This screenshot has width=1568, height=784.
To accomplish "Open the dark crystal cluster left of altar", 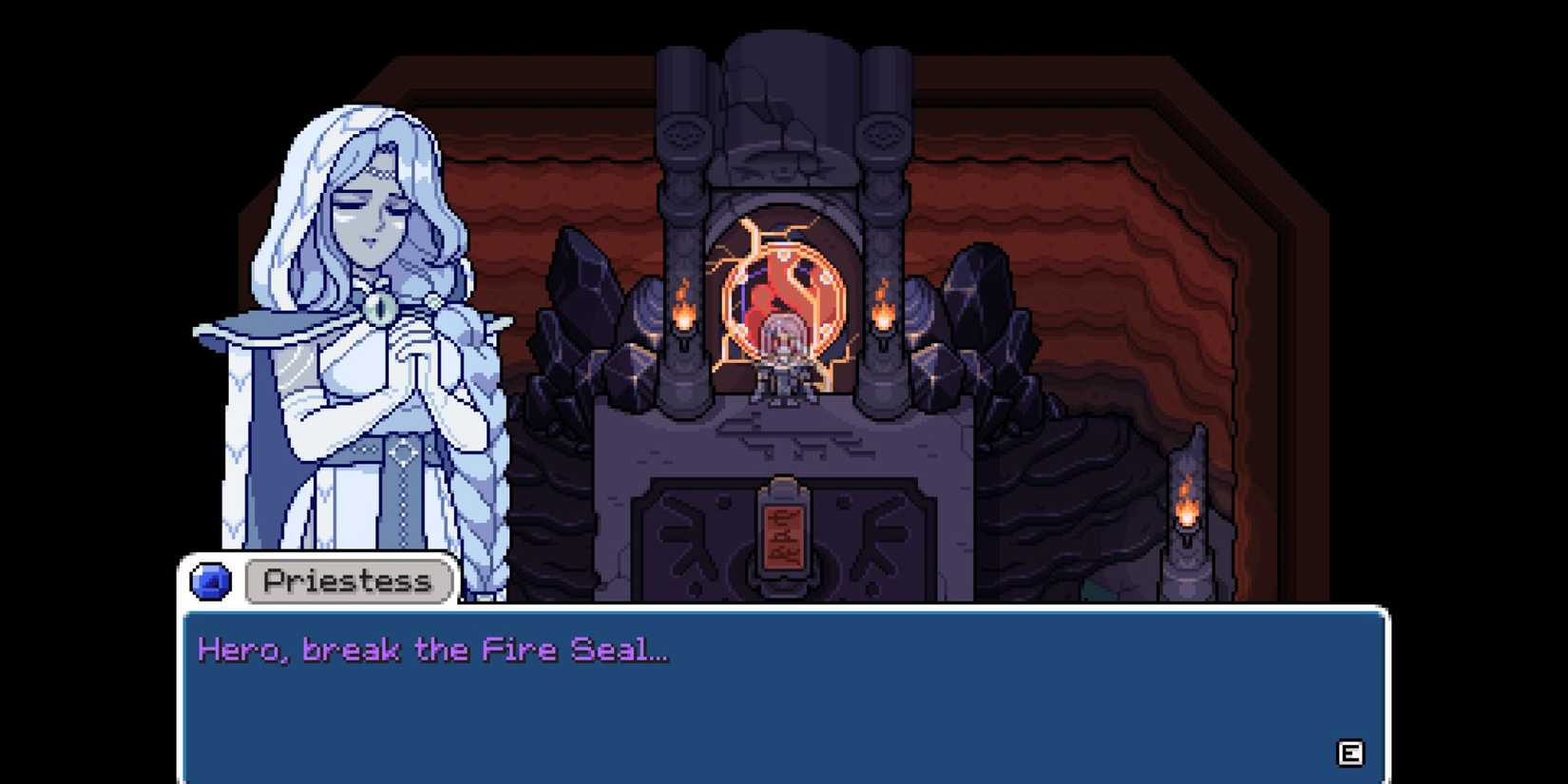I will coord(589,333).
